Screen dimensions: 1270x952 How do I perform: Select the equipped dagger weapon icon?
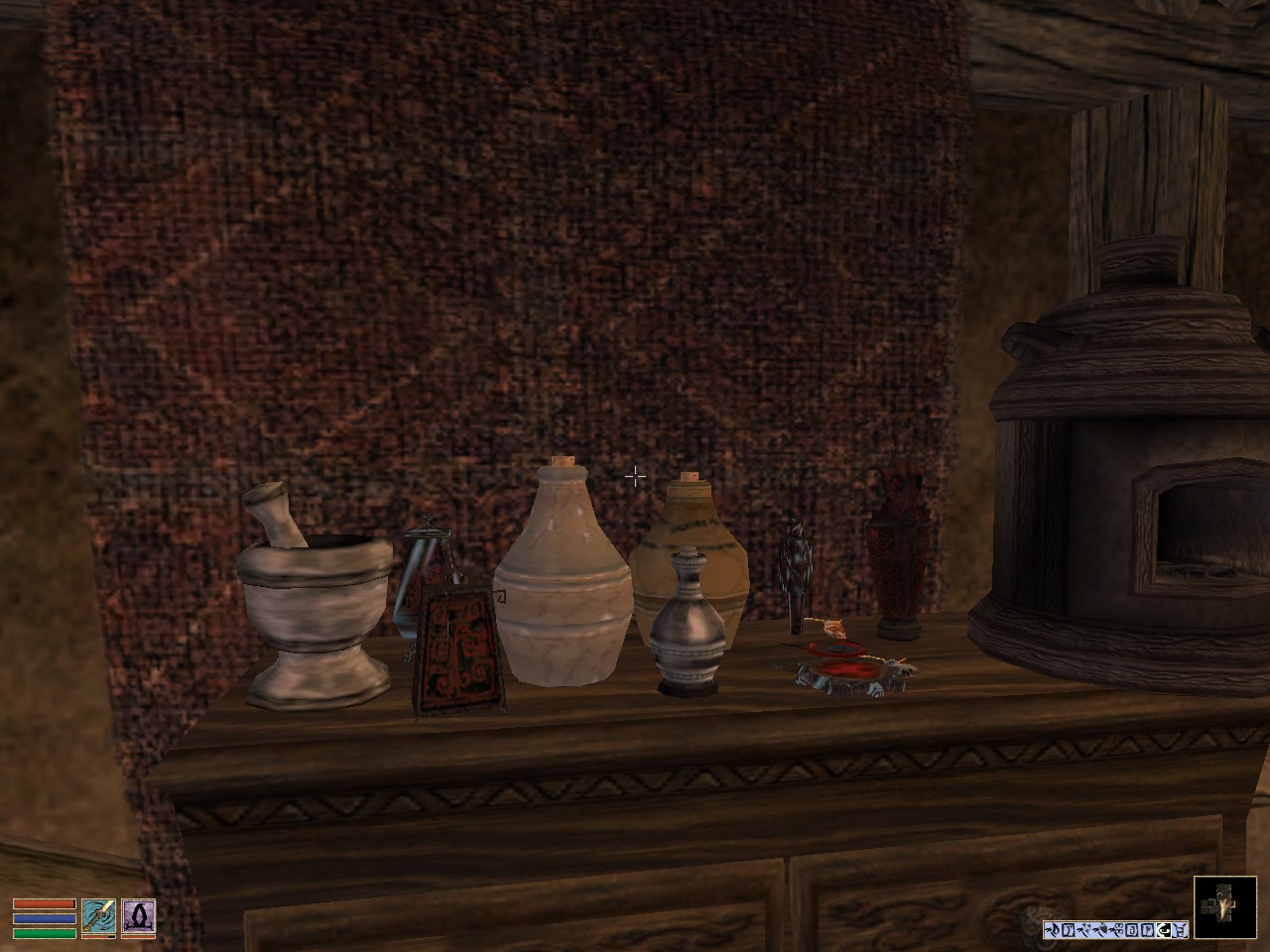point(98,915)
